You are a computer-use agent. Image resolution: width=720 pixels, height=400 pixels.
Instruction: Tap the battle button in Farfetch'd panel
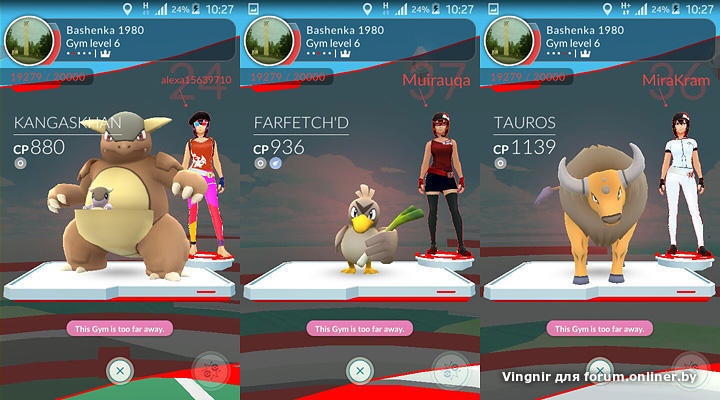click(450, 371)
